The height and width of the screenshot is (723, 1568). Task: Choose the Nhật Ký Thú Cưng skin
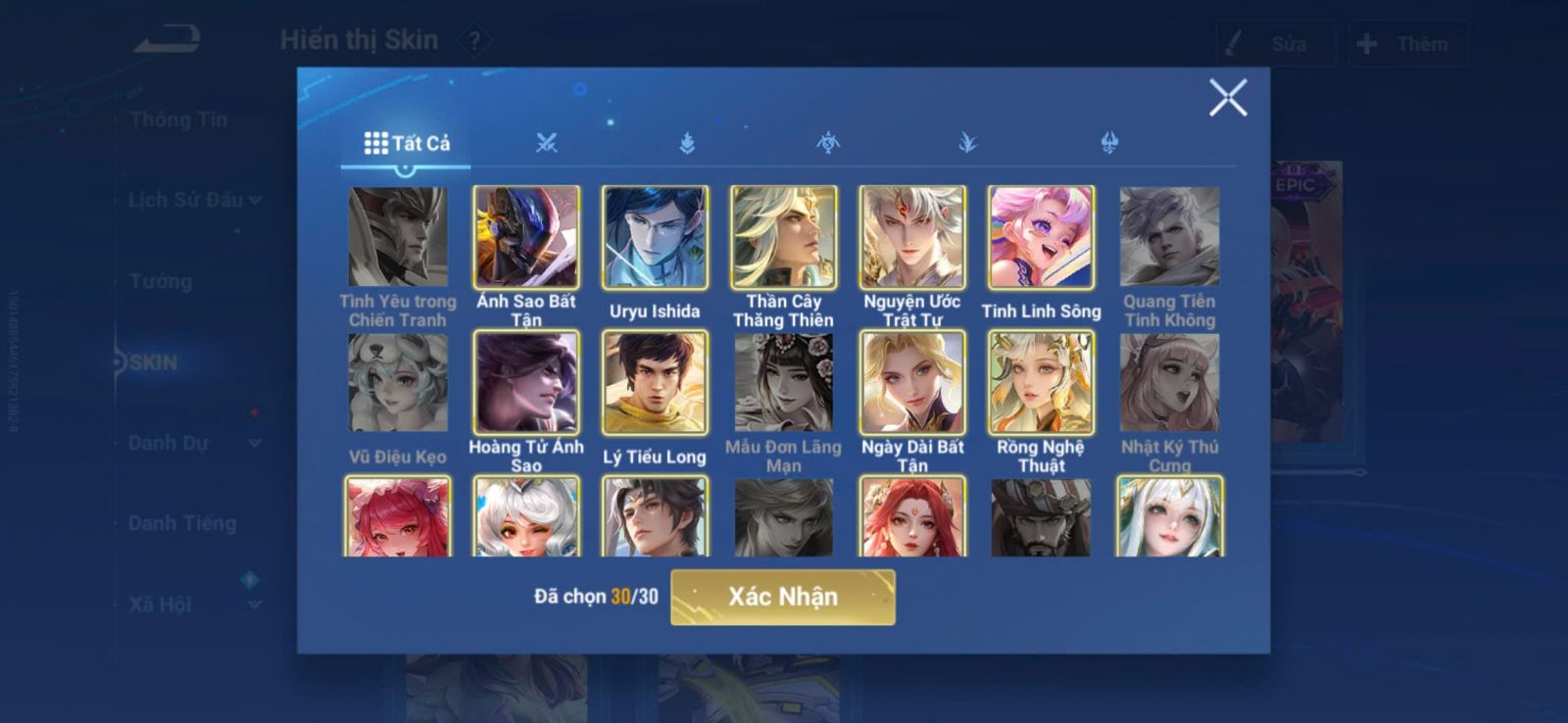[x=1169, y=383]
